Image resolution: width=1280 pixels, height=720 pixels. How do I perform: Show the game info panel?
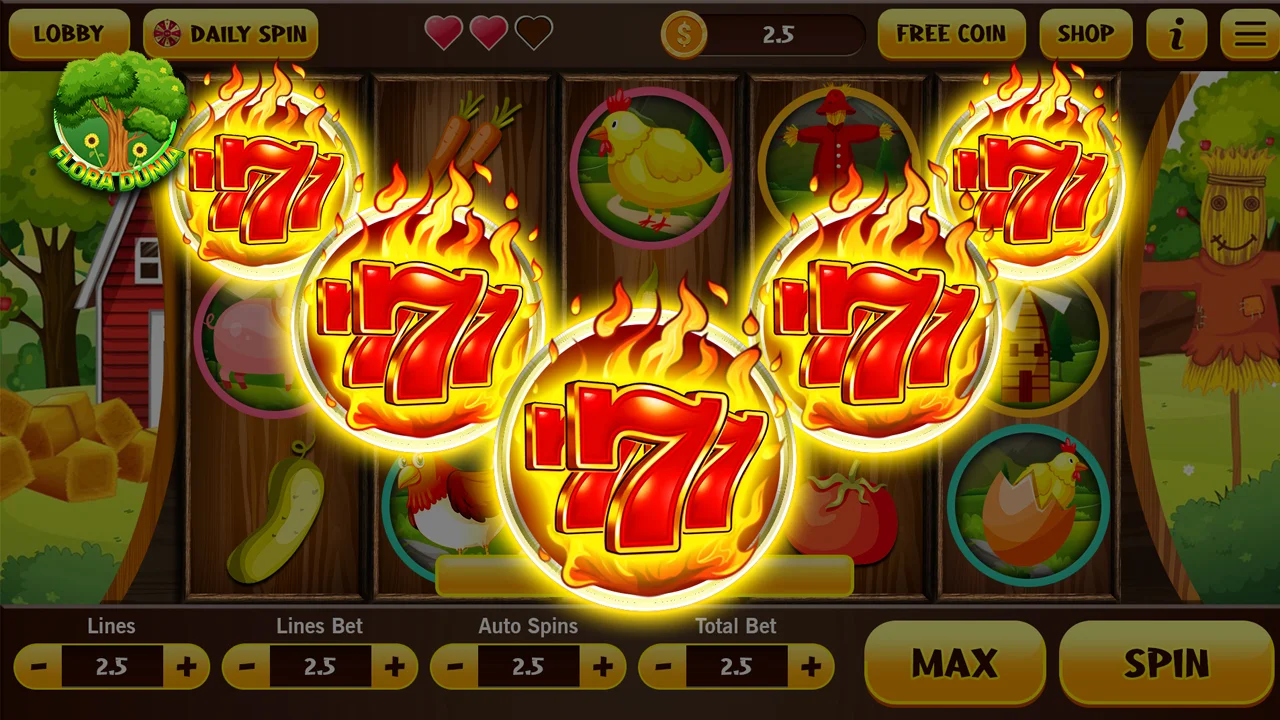point(1176,34)
